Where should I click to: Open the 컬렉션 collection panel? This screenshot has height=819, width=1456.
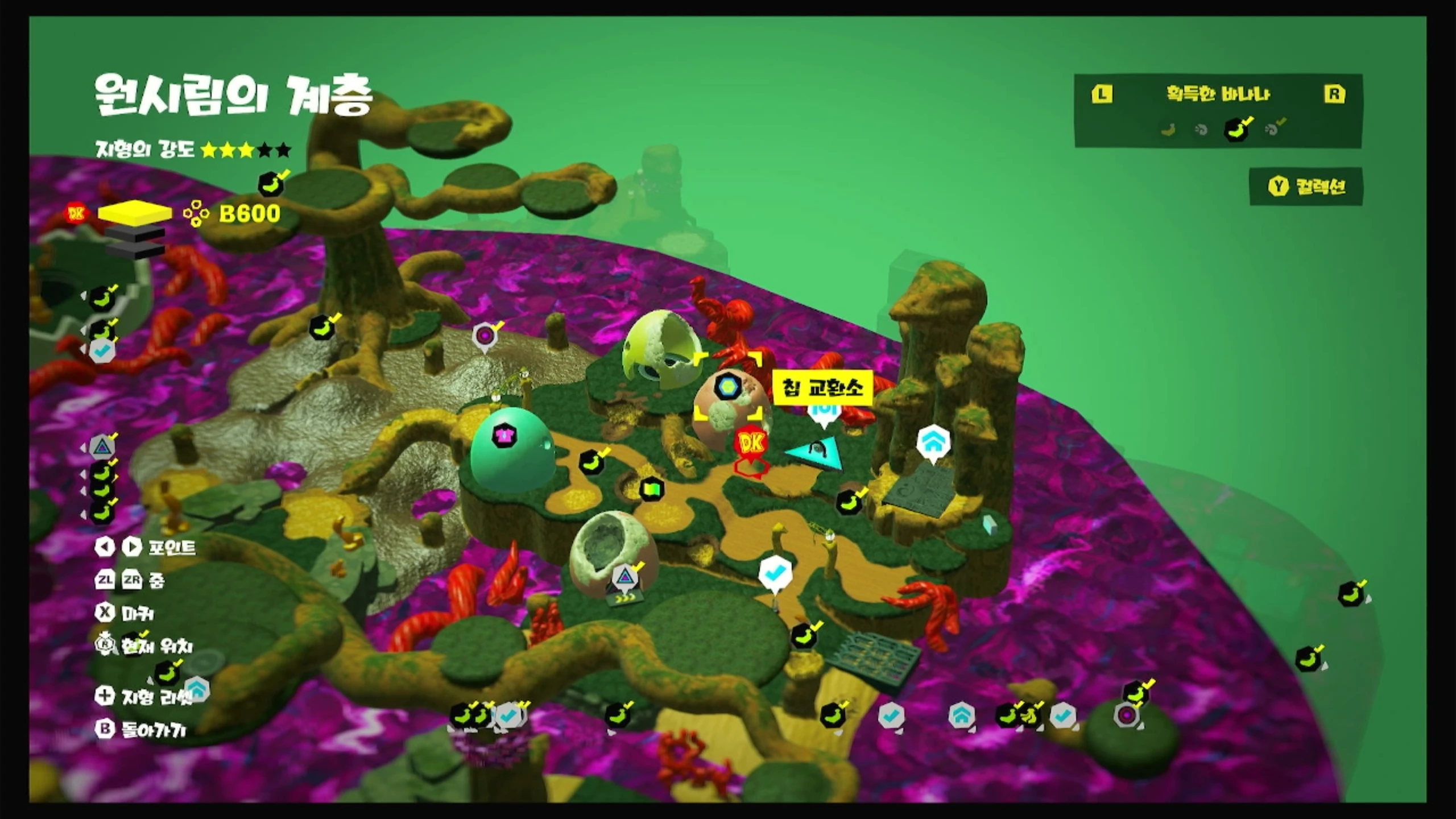pos(1306,187)
